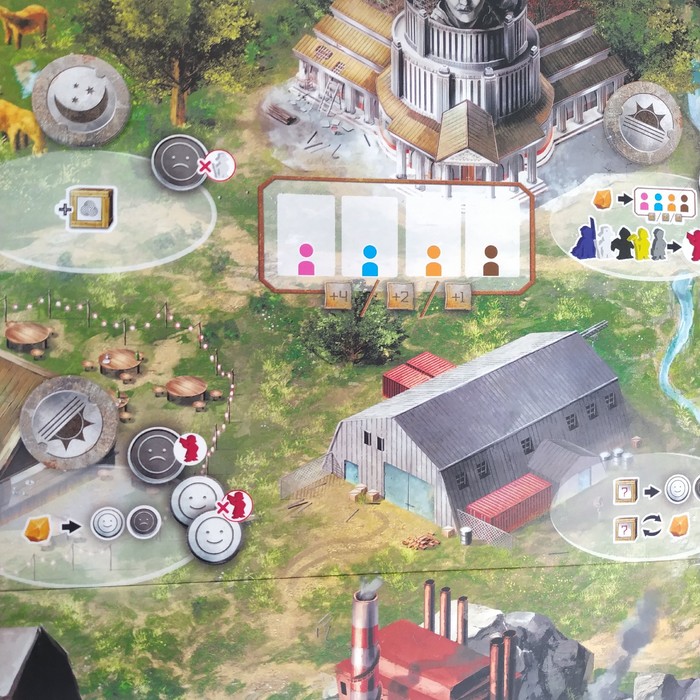Screen dimensions: 700x700
Task: Choose the orange worker card slot
Action: pos(433,238)
